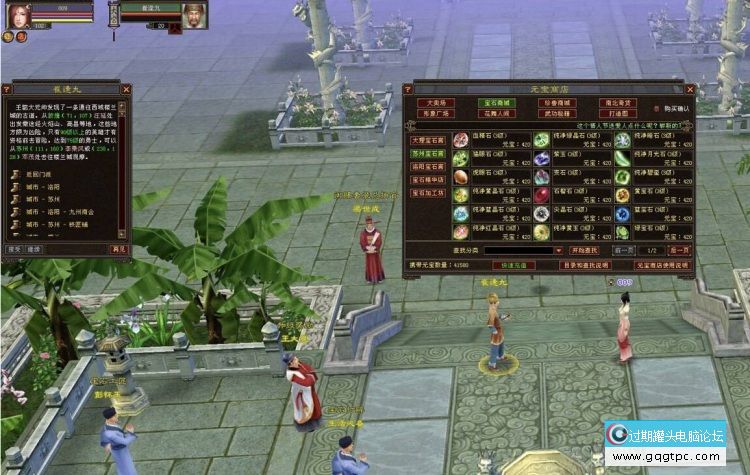The height and width of the screenshot is (475, 750).
Task: Open 元宝商店使用说明 shop instructions
Action: (x=663, y=265)
